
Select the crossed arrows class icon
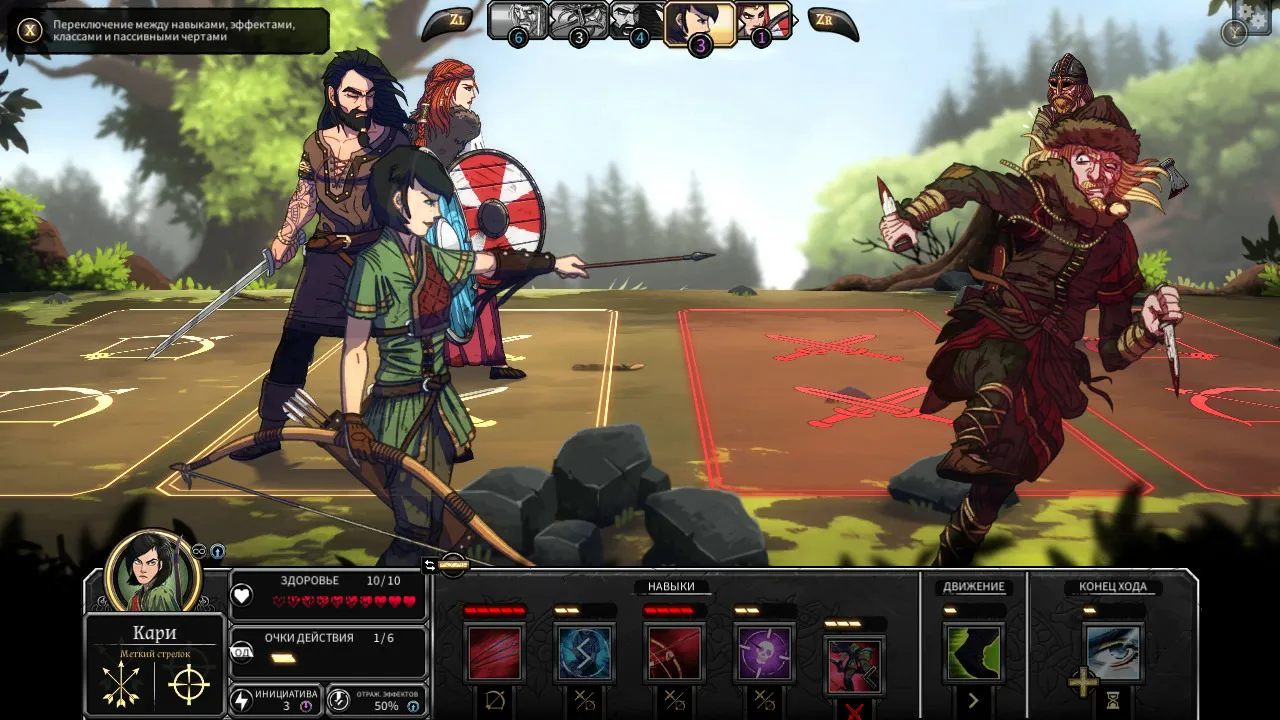pyautogui.click(x=121, y=685)
